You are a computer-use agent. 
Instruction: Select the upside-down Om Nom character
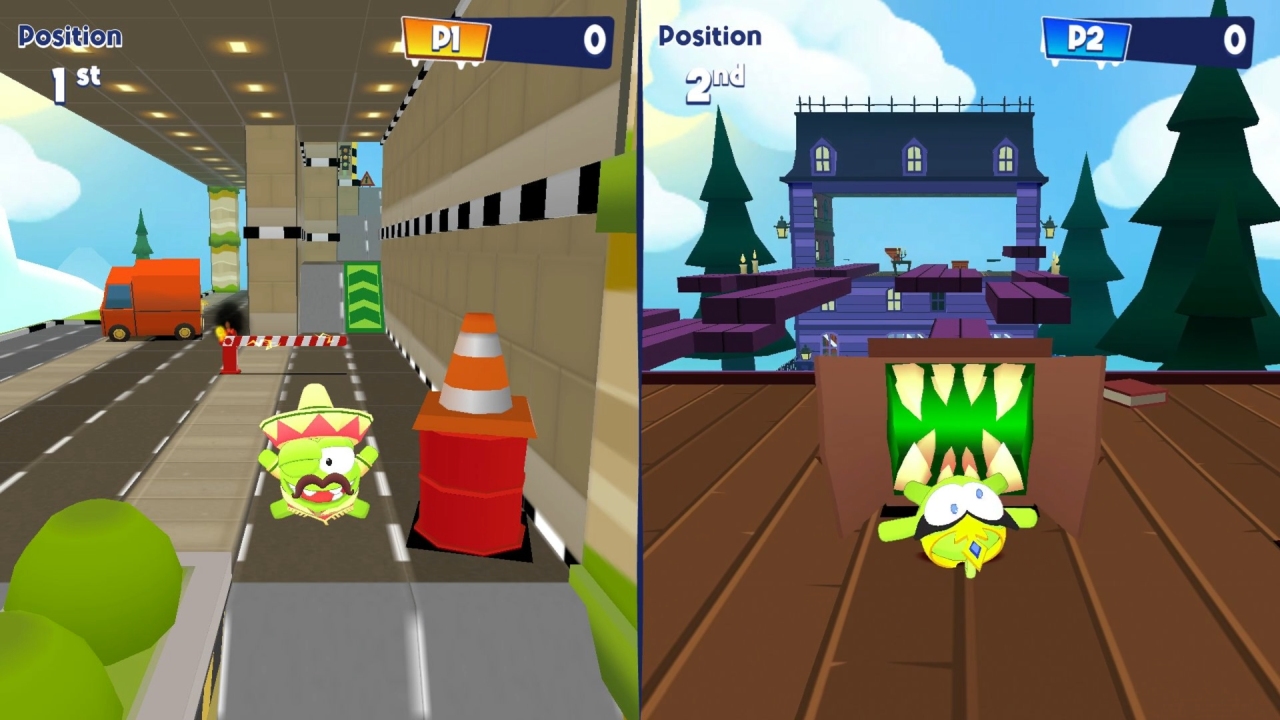(x=960, y=520)
